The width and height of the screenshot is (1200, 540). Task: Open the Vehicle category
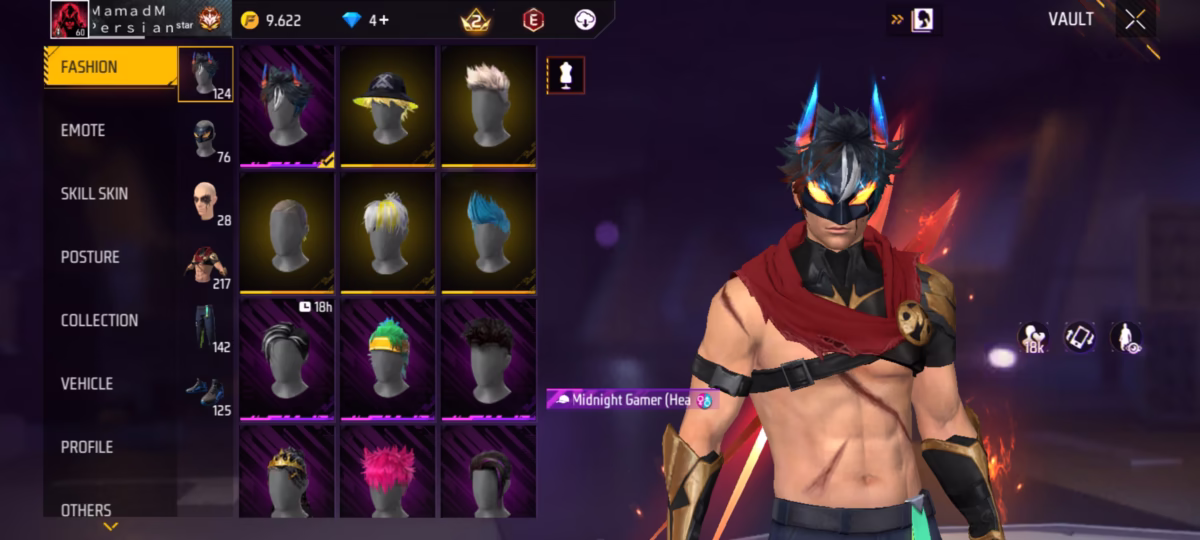click(110, 384)
